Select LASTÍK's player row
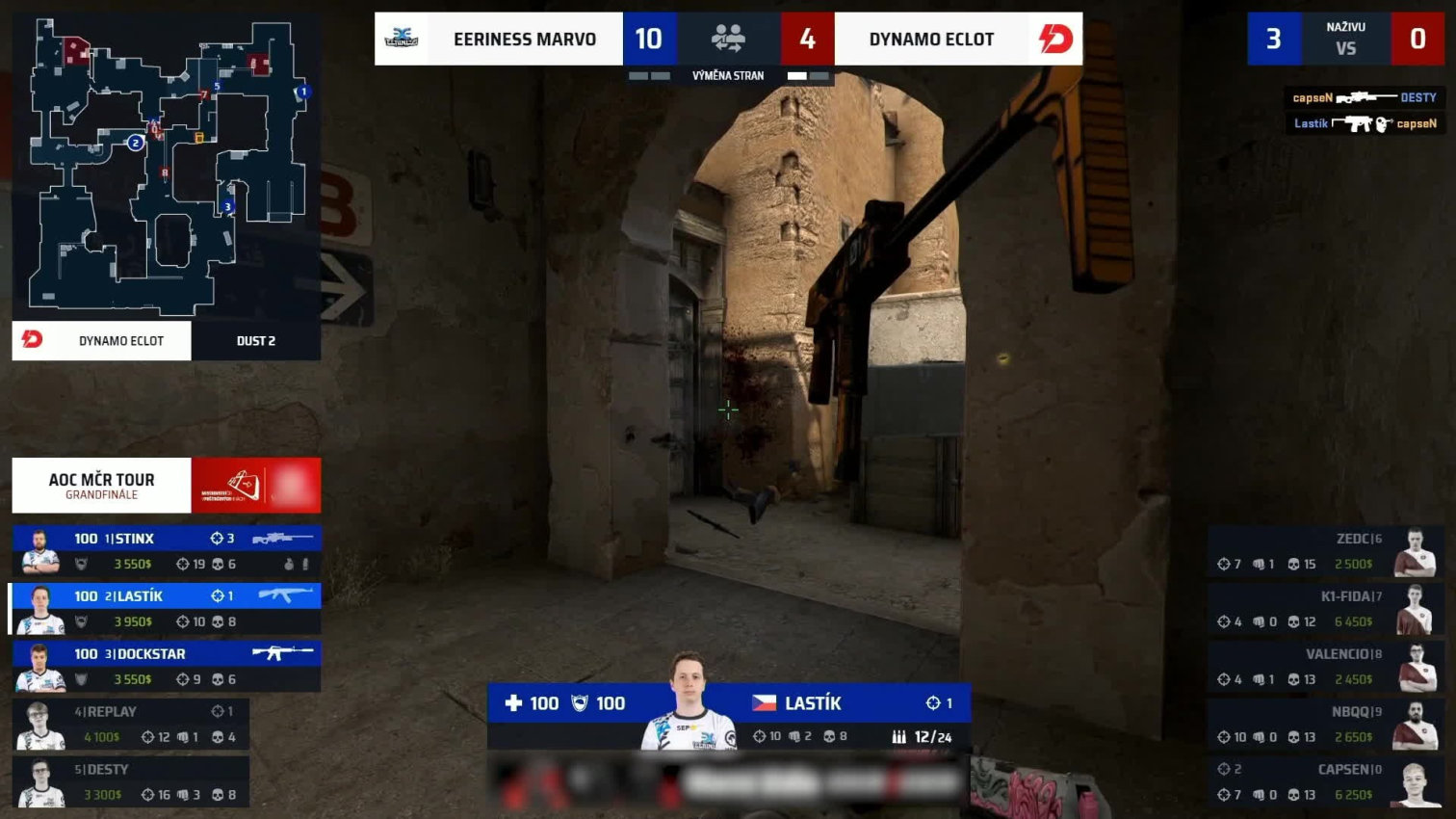The width and height of the screenshot is (1456, 819). coord(166,608)
